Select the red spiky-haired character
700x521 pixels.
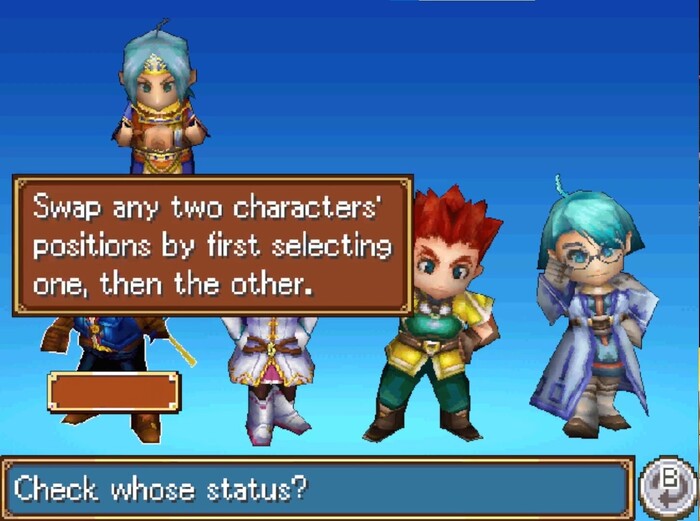click(442, 320)
